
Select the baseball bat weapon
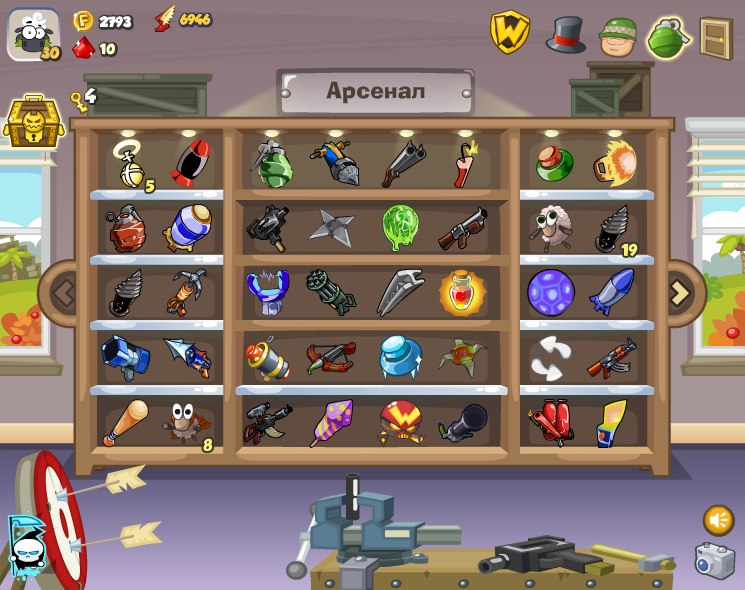125,422
